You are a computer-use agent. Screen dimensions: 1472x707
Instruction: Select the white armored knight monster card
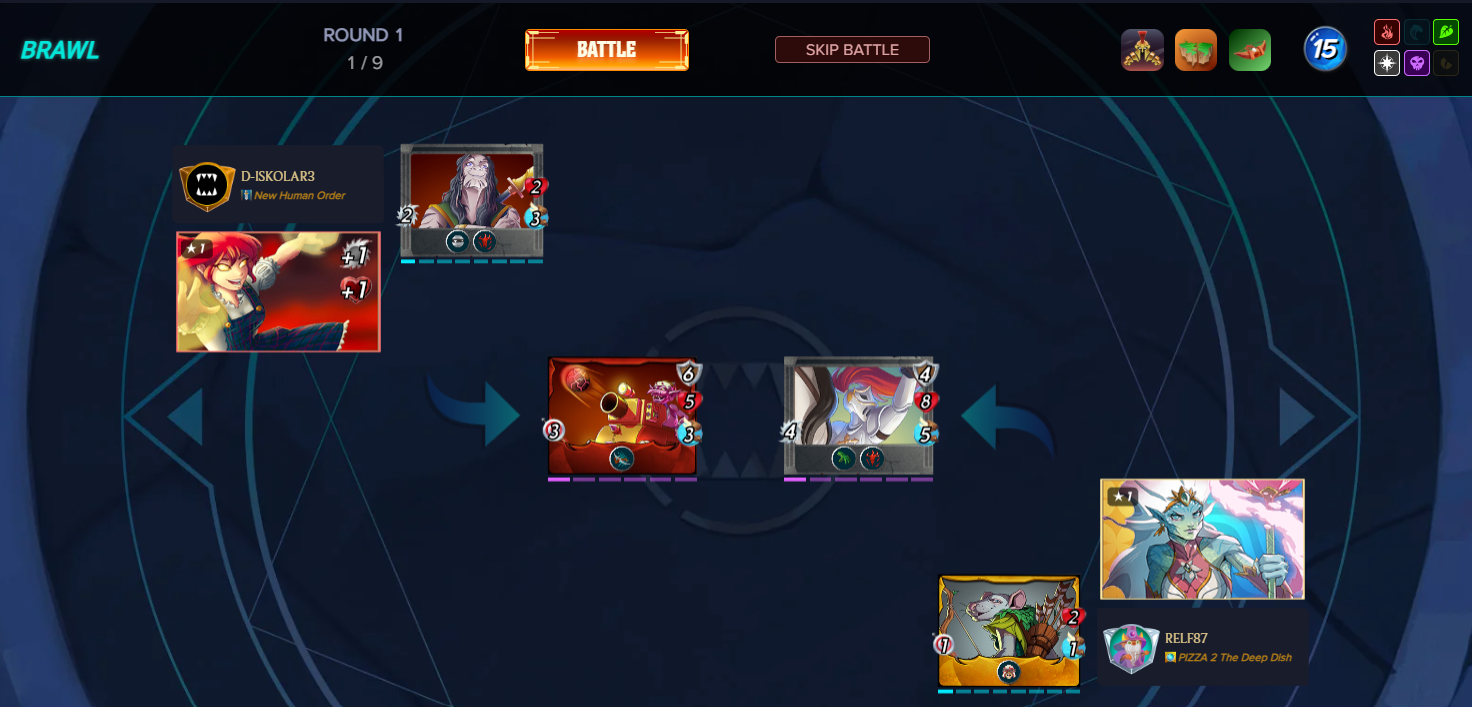(x=858, y=415)
